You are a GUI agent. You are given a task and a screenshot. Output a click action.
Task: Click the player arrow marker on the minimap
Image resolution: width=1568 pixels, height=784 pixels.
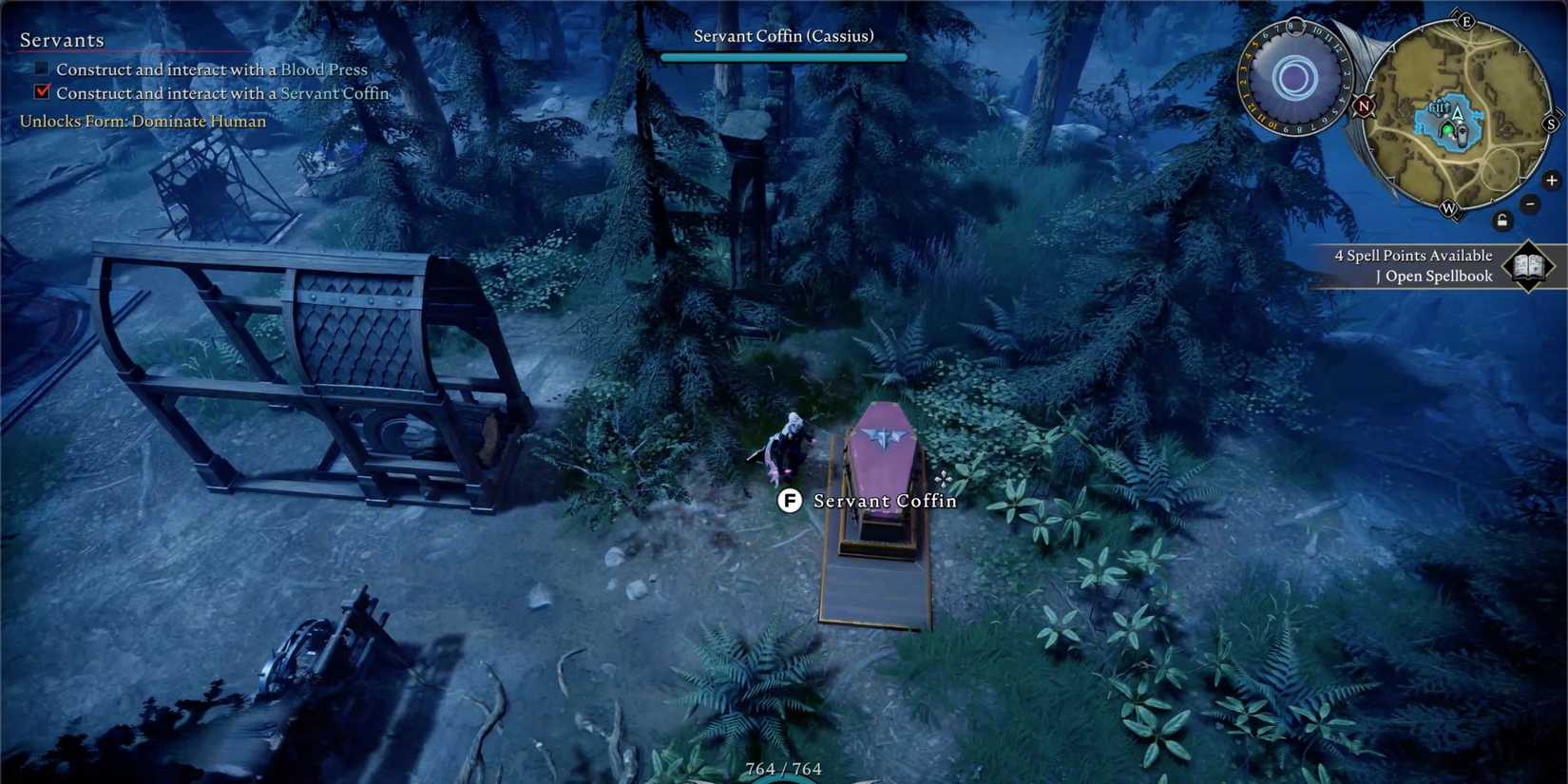1457,115
